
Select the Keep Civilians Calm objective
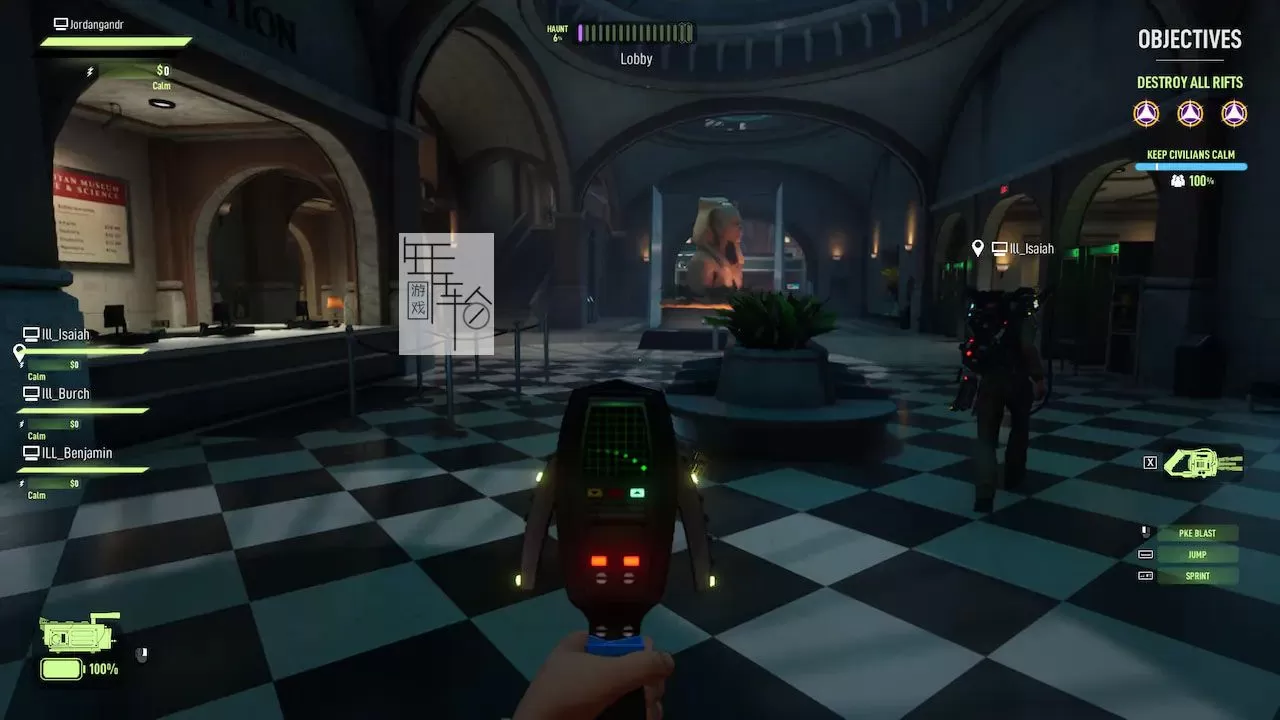click(1190, 155)
